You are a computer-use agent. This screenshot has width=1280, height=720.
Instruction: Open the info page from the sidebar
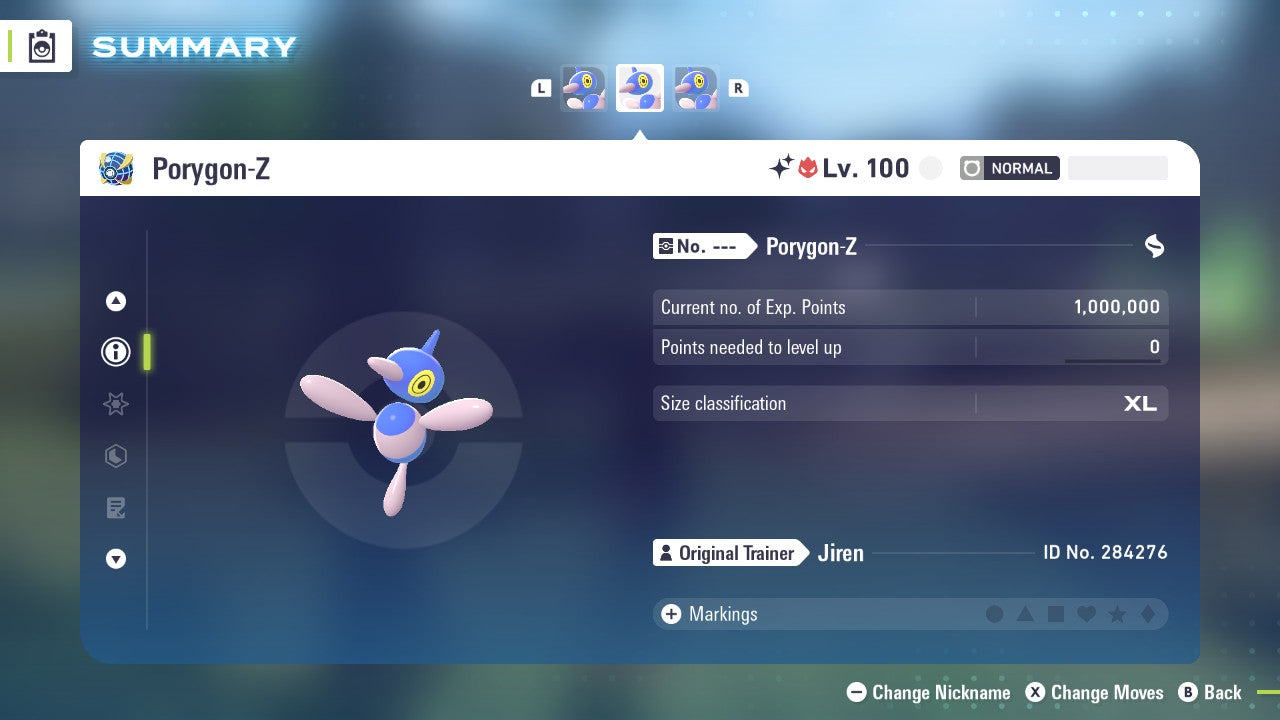click(x=115, y=352)
